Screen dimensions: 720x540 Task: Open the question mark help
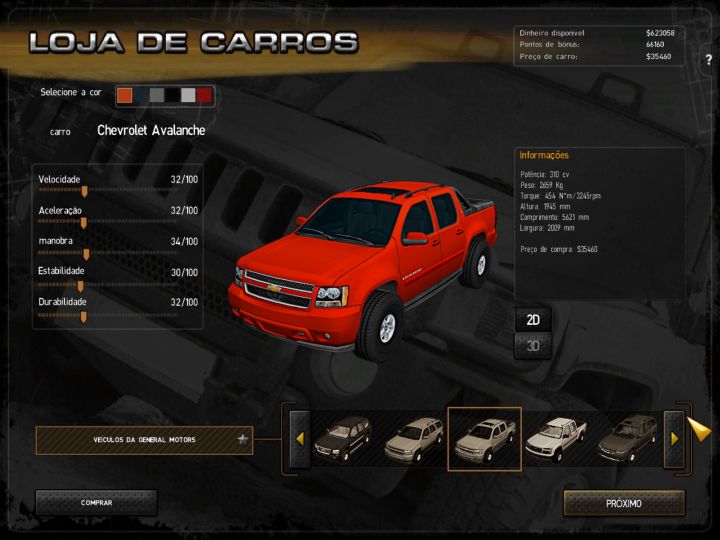click(708, 59)
